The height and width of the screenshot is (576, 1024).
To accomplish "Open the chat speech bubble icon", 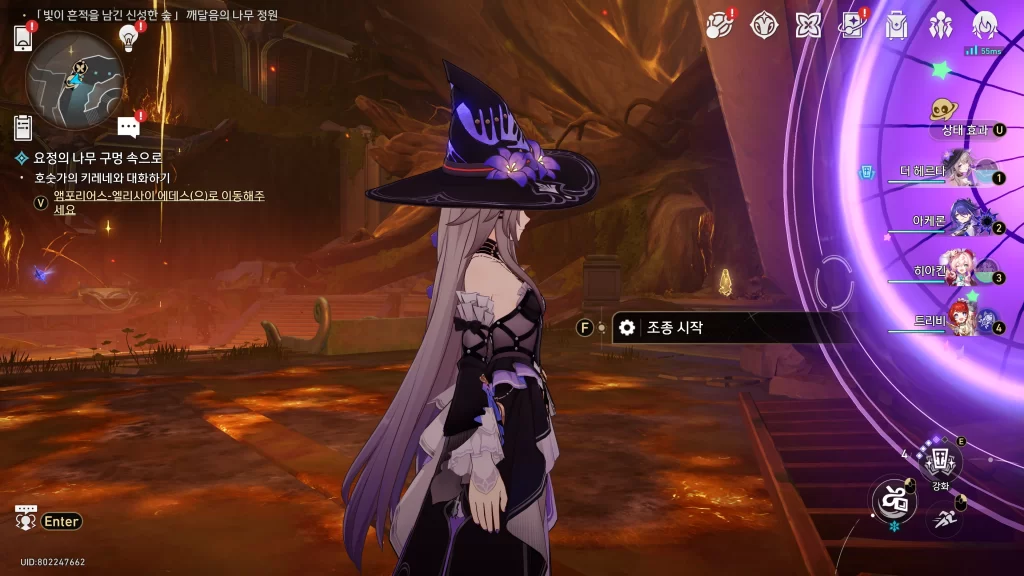I will click(128, 126).
